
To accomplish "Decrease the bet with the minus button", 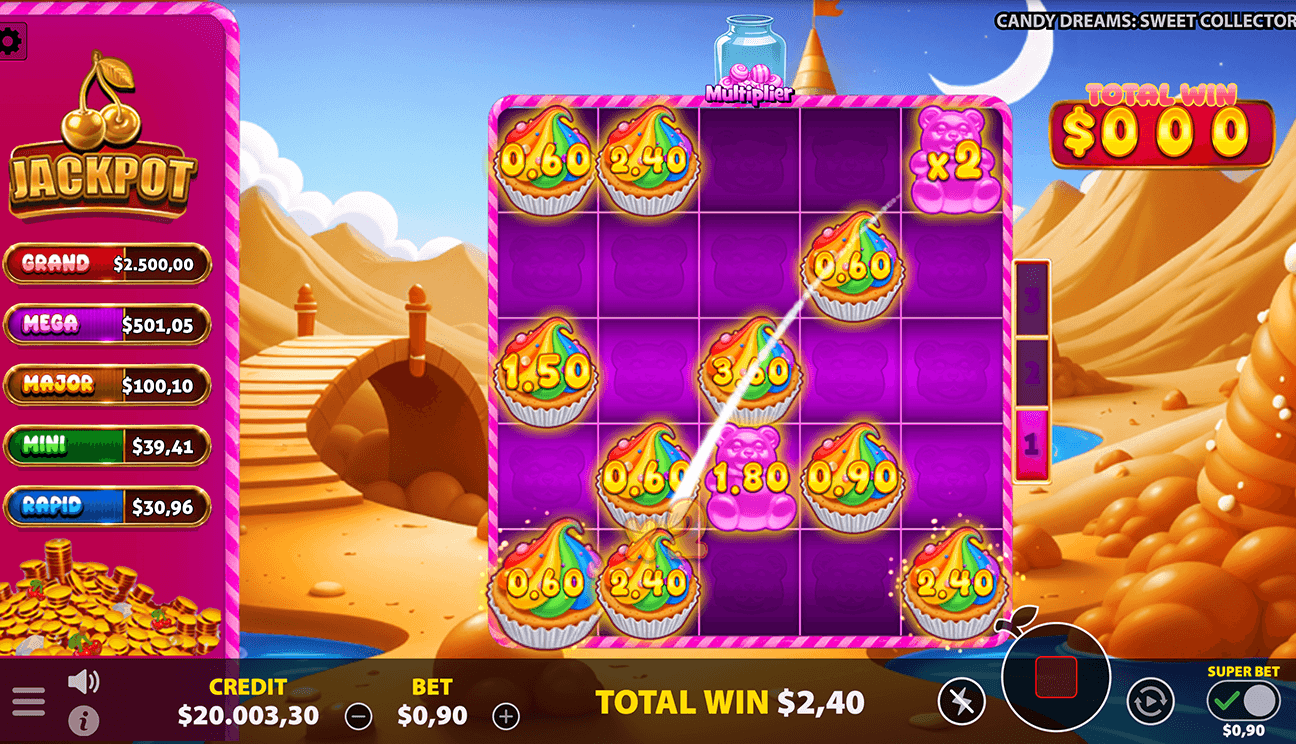I will click(x=357, y=716).
